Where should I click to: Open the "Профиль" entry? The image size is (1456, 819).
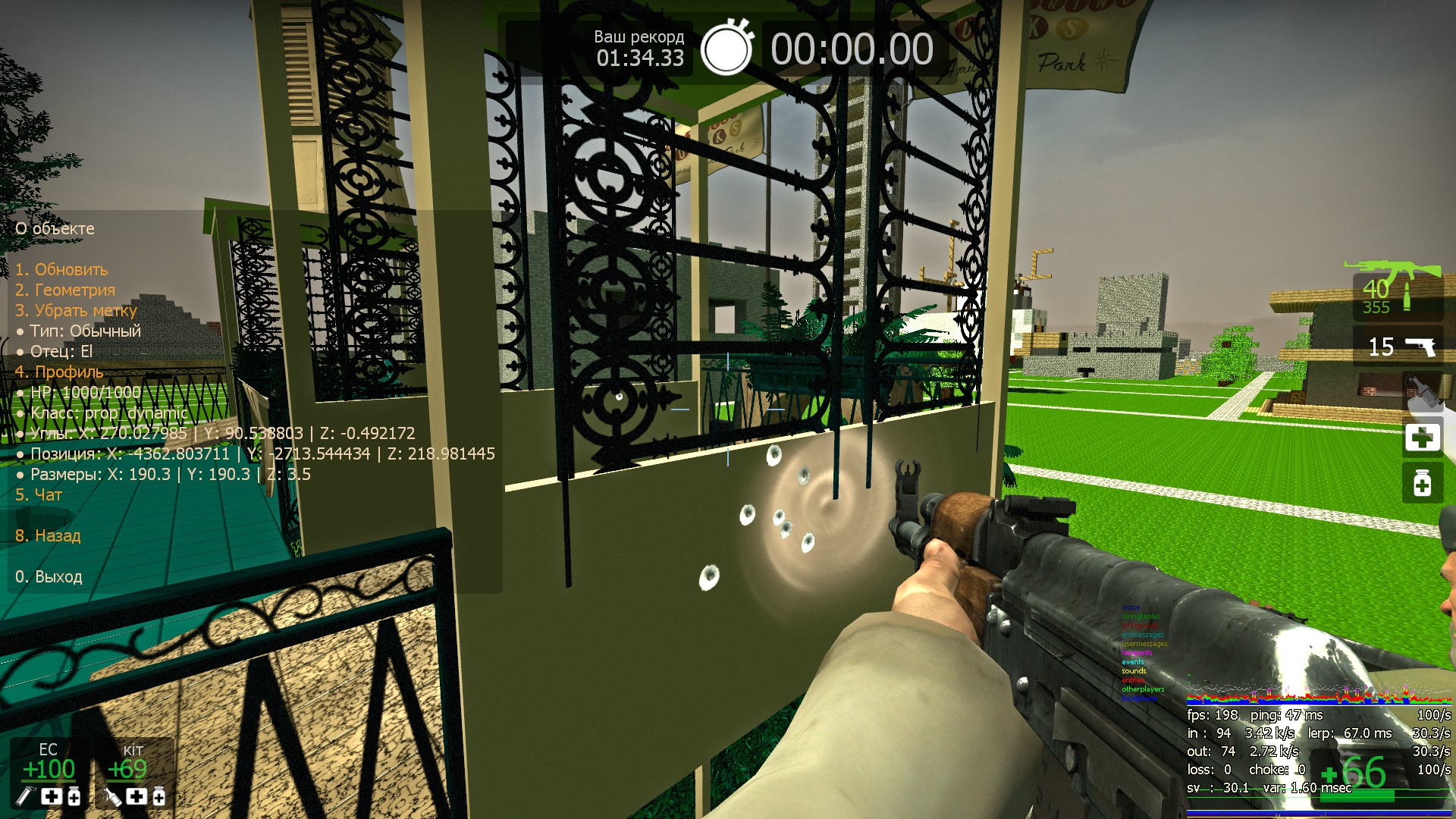(x=59, y=372)
